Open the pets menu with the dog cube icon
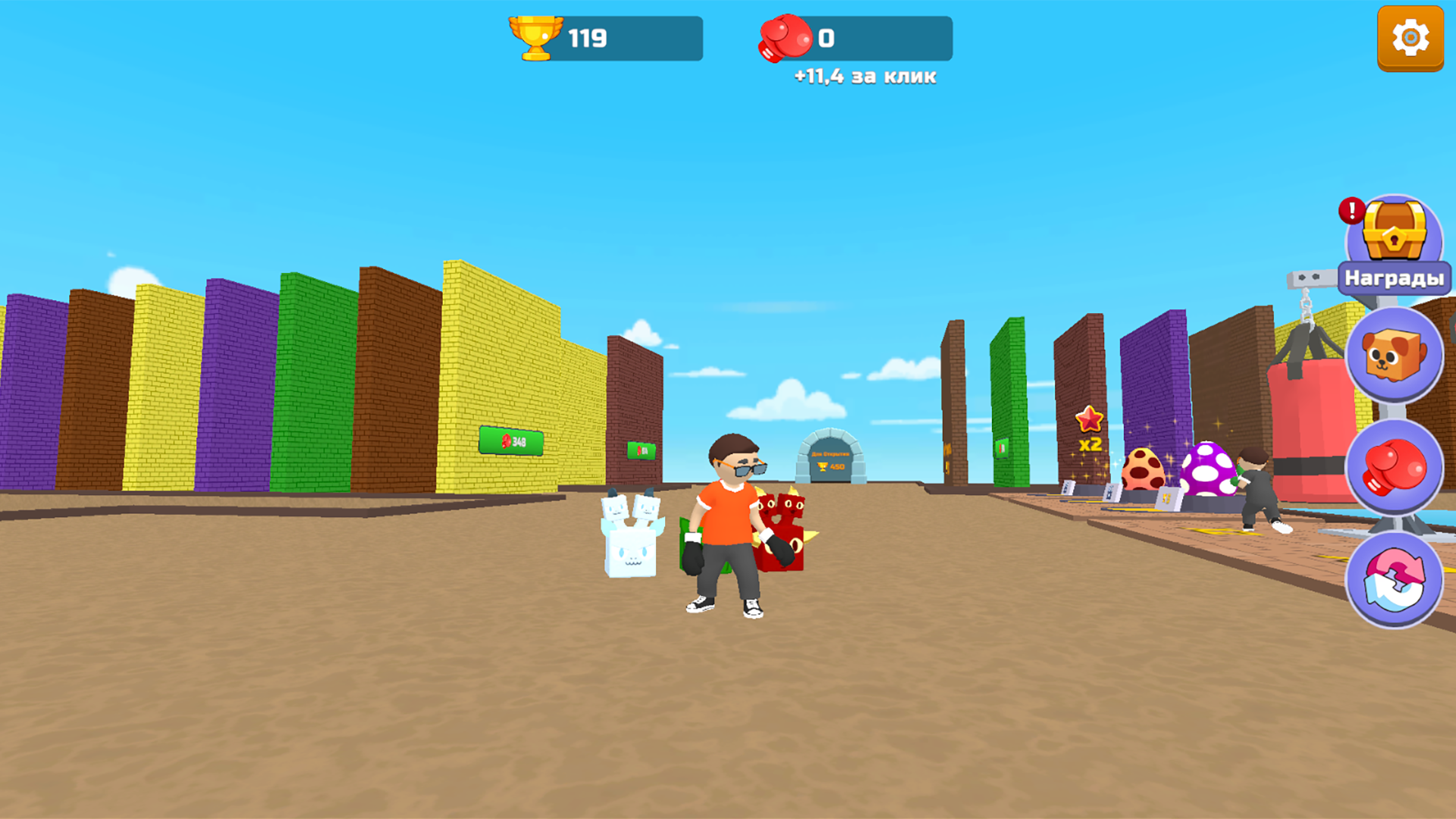This screenshot has height=819, width=1456. [1396, 356]
